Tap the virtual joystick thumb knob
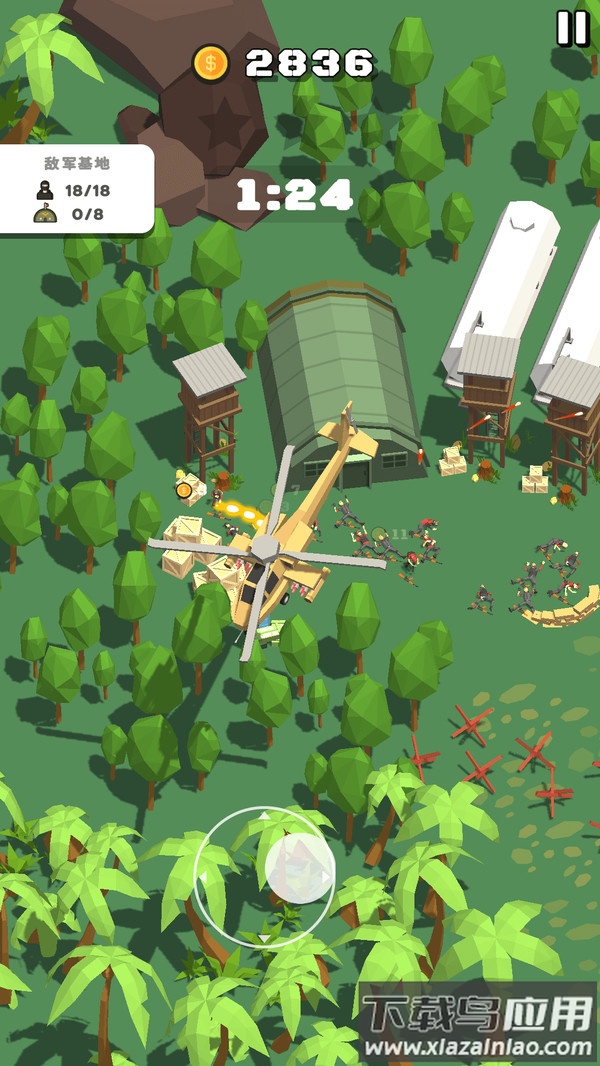 click(300, 868)
